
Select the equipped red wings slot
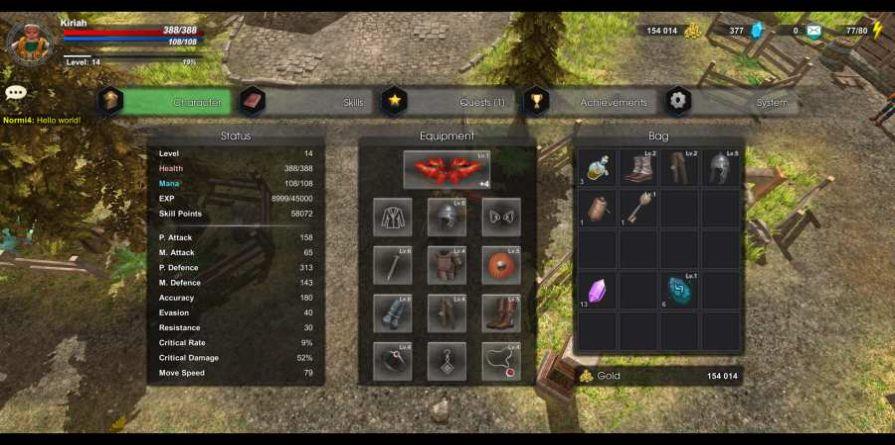[x=446, y=169]
